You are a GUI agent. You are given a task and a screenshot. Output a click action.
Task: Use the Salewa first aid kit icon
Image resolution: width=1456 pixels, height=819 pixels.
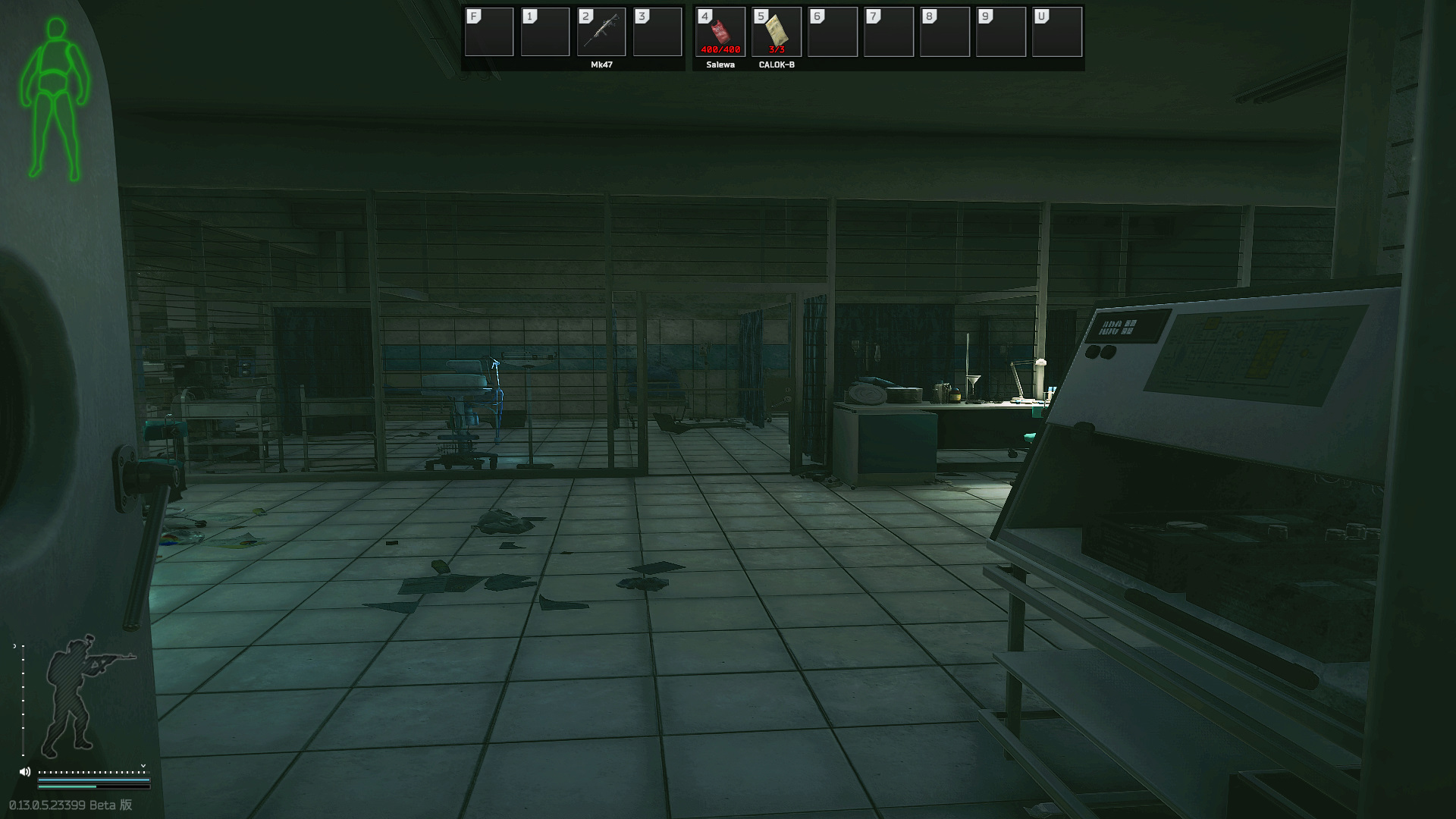coord(720,29)
